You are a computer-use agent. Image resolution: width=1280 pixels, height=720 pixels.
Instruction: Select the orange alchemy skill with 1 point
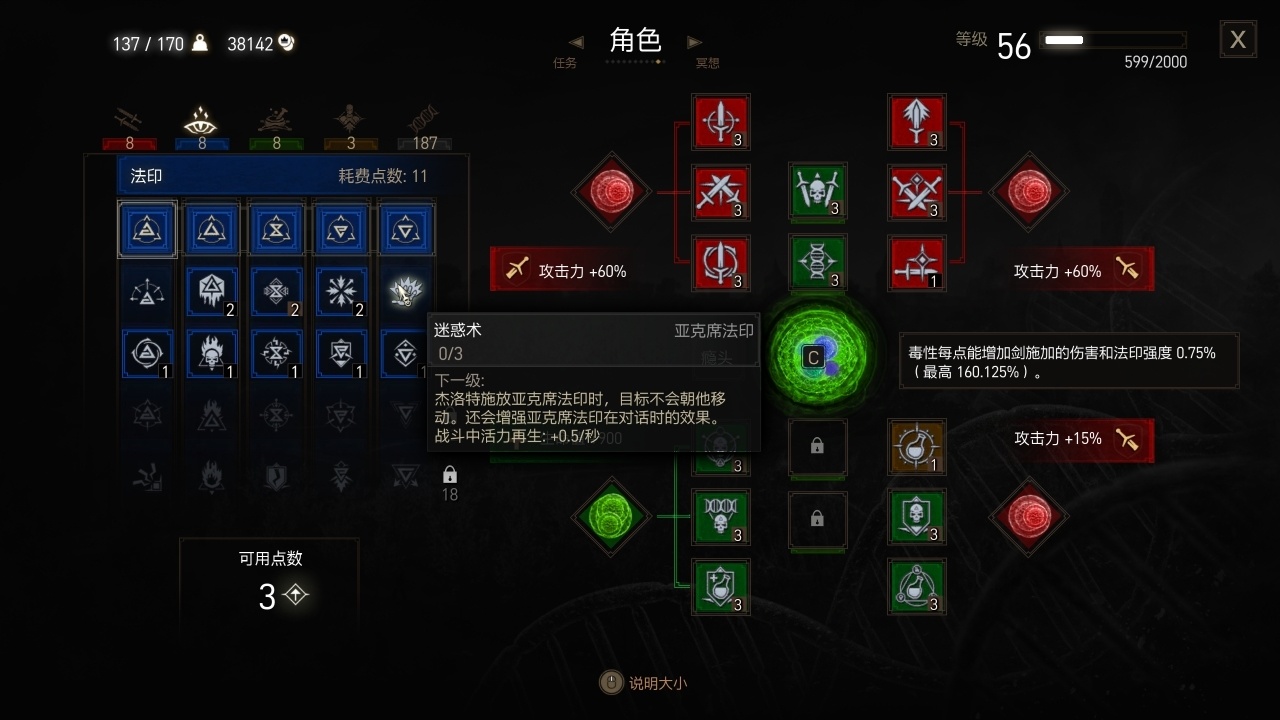(x=916, y=448)
